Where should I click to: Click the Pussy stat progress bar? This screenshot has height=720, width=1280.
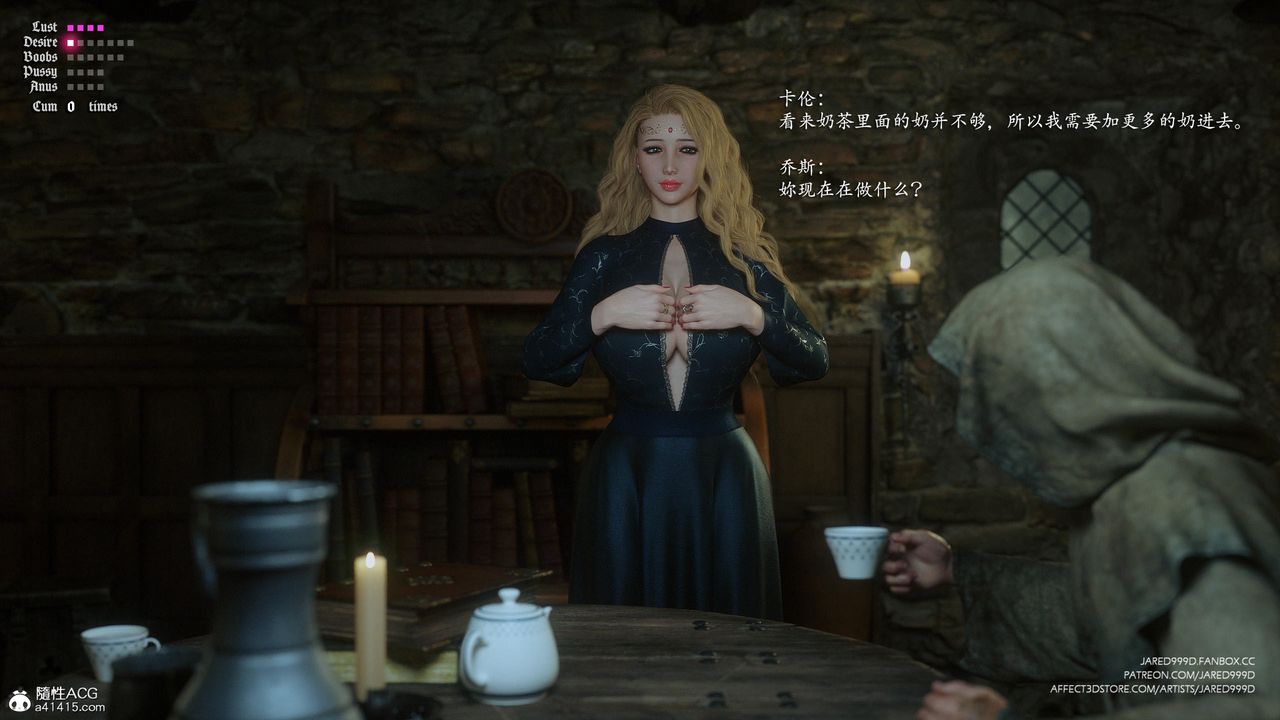click(x=85, y=72)
